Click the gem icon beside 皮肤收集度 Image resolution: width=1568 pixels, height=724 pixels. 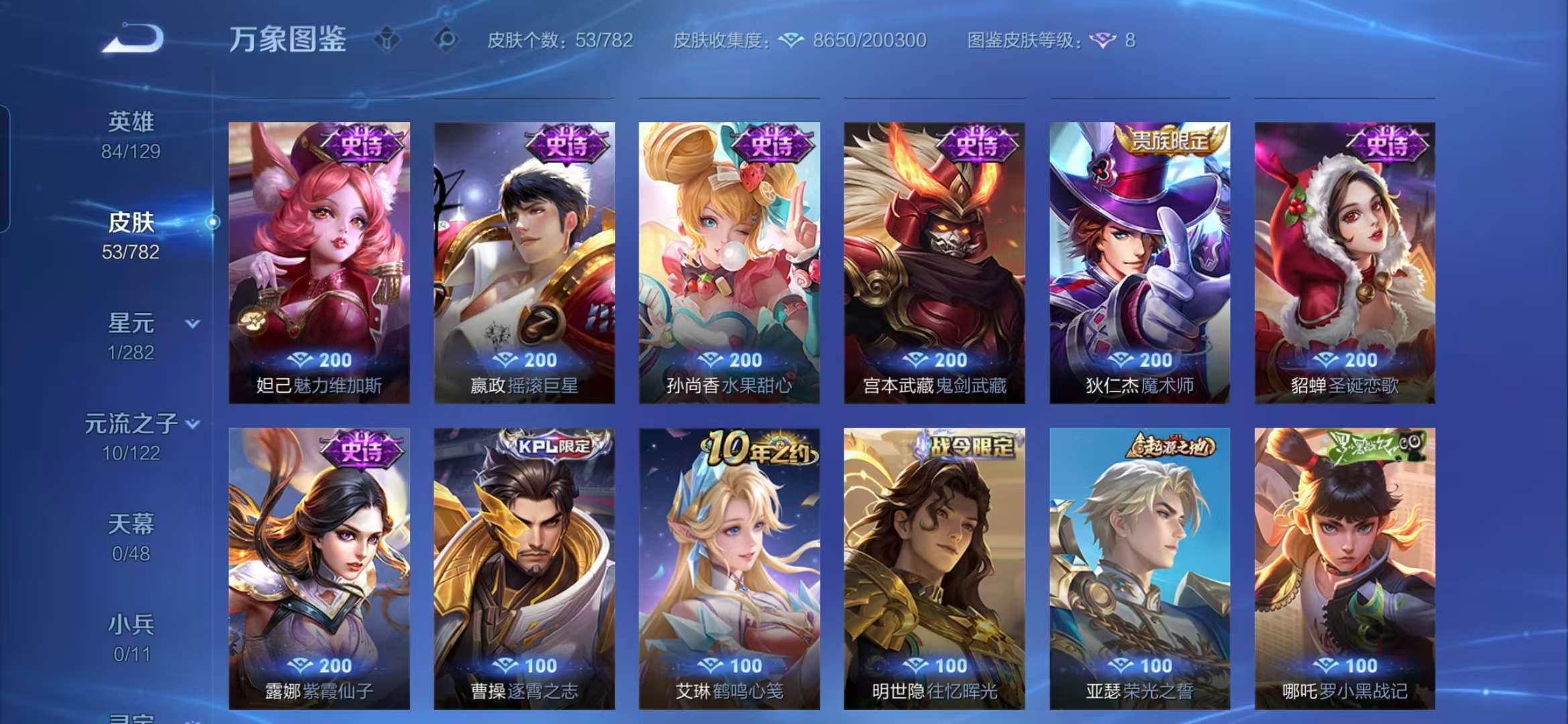coord(791,42)
